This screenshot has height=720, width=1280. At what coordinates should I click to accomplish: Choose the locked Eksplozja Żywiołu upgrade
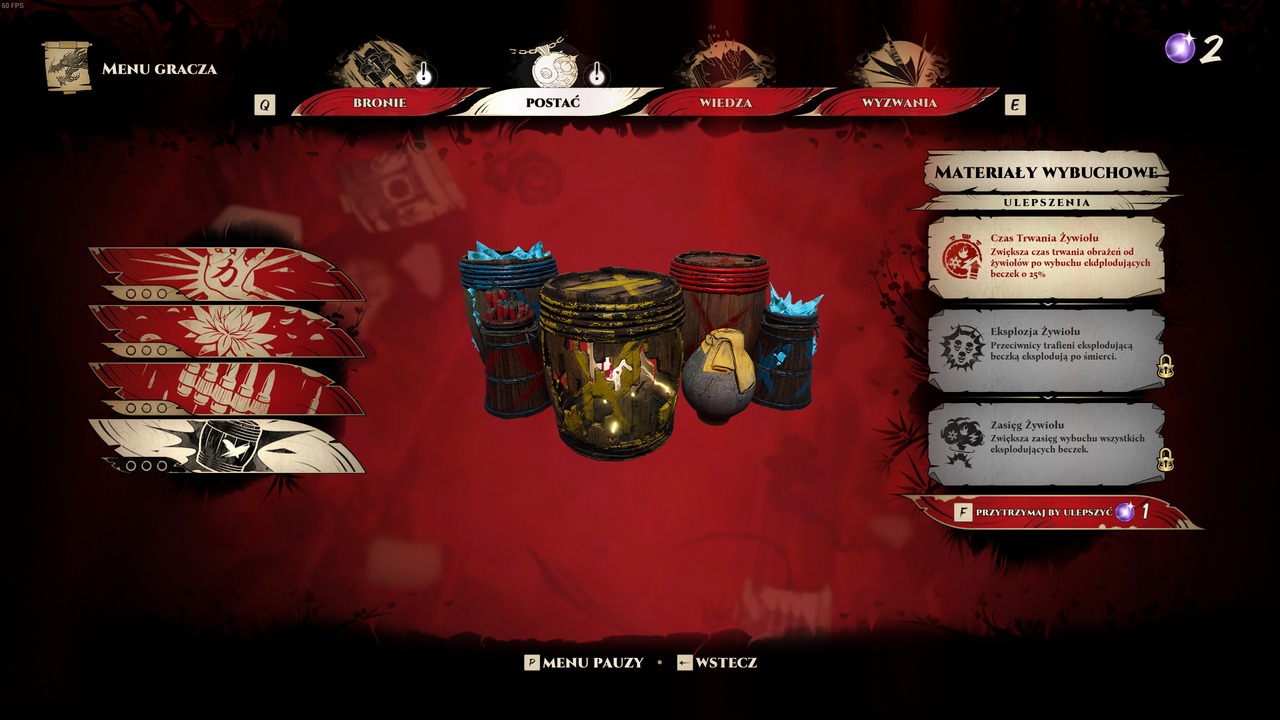pyautogui.click(x=1046, y=350)
